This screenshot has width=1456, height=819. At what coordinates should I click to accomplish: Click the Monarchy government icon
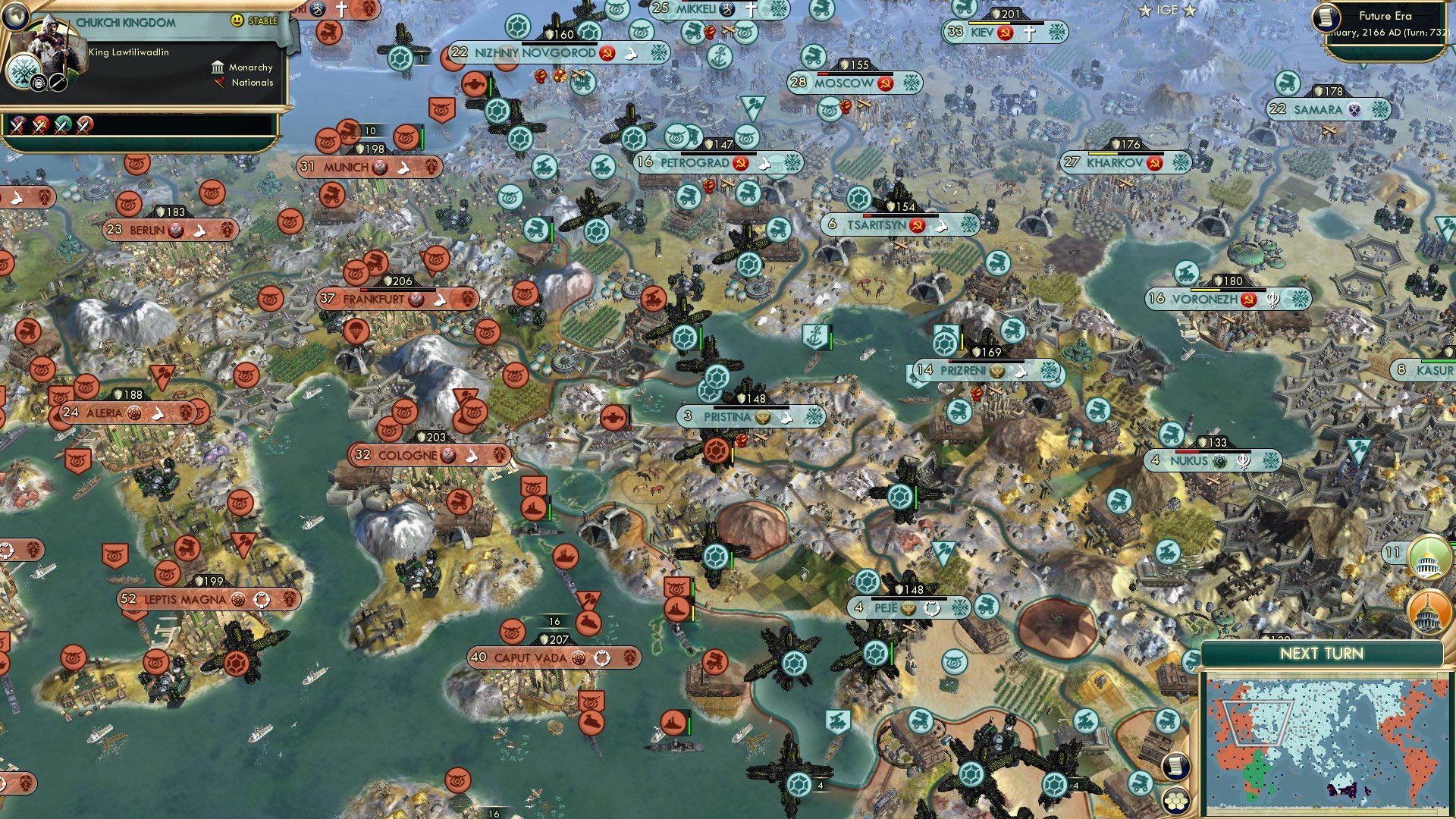click(218, 68)
